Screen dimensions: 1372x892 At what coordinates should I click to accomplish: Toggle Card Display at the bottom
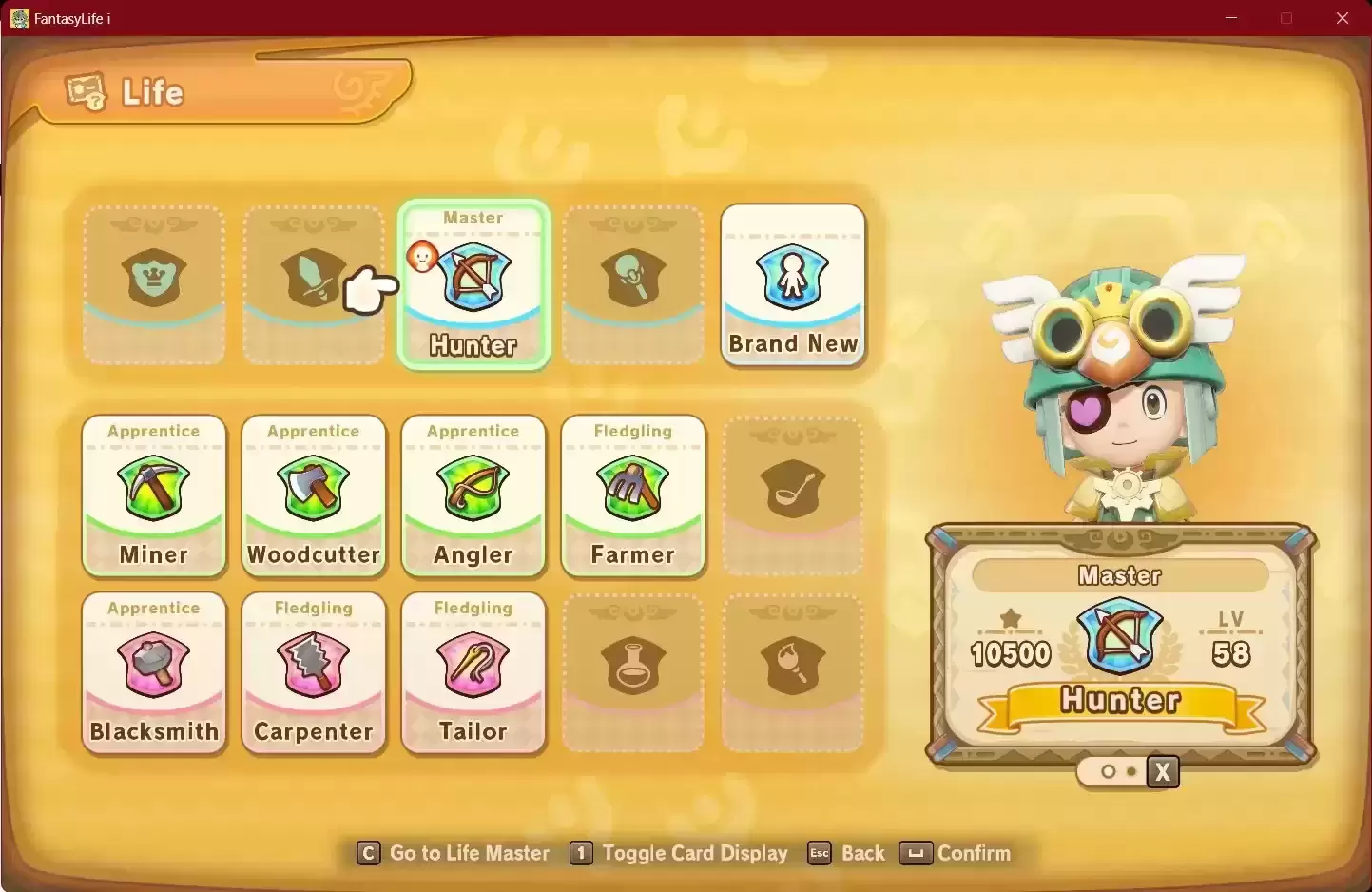point(680,853)
